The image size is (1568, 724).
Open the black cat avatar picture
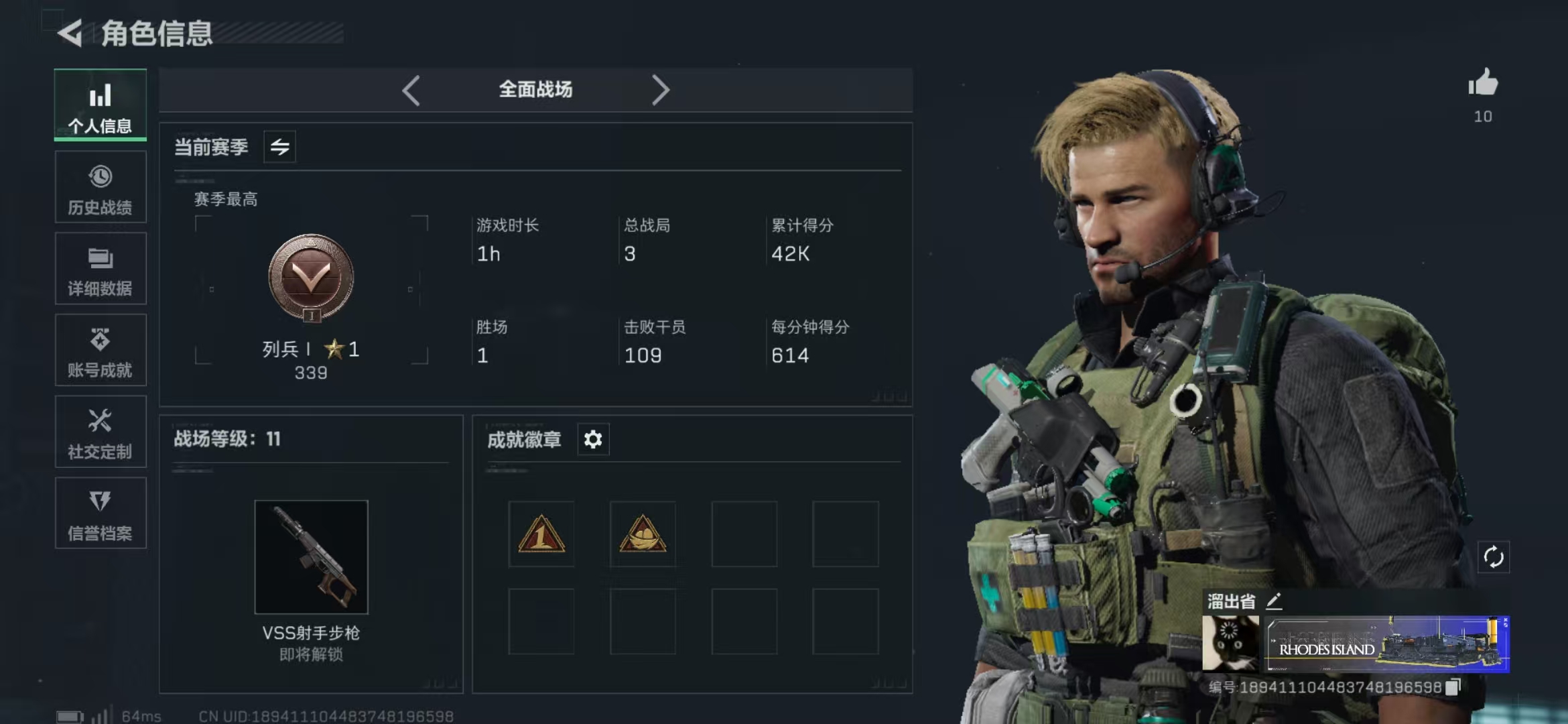[x=1230, y=644]
